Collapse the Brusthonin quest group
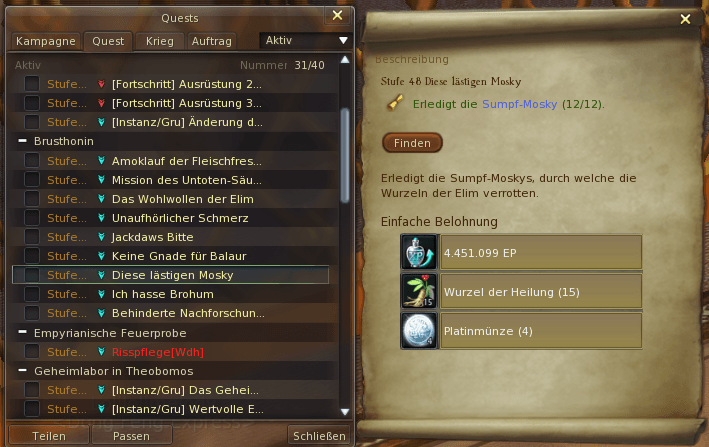Viewport: 709px width, 447px height. click(x=22, y=142)
